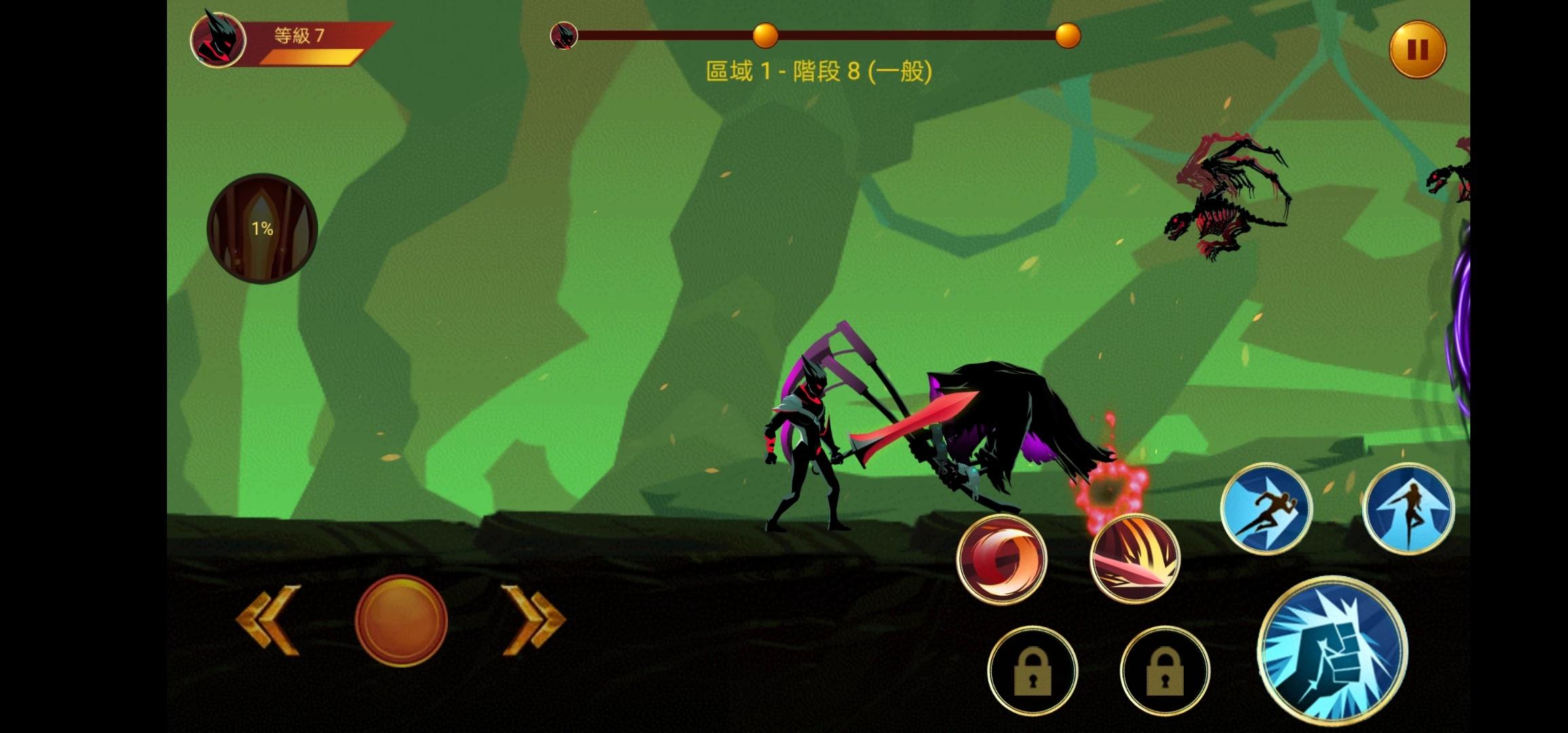Click the orange center joystick button
This screenshot has height=733, width=1568.
pyautogui.click(x=401, y=620)
